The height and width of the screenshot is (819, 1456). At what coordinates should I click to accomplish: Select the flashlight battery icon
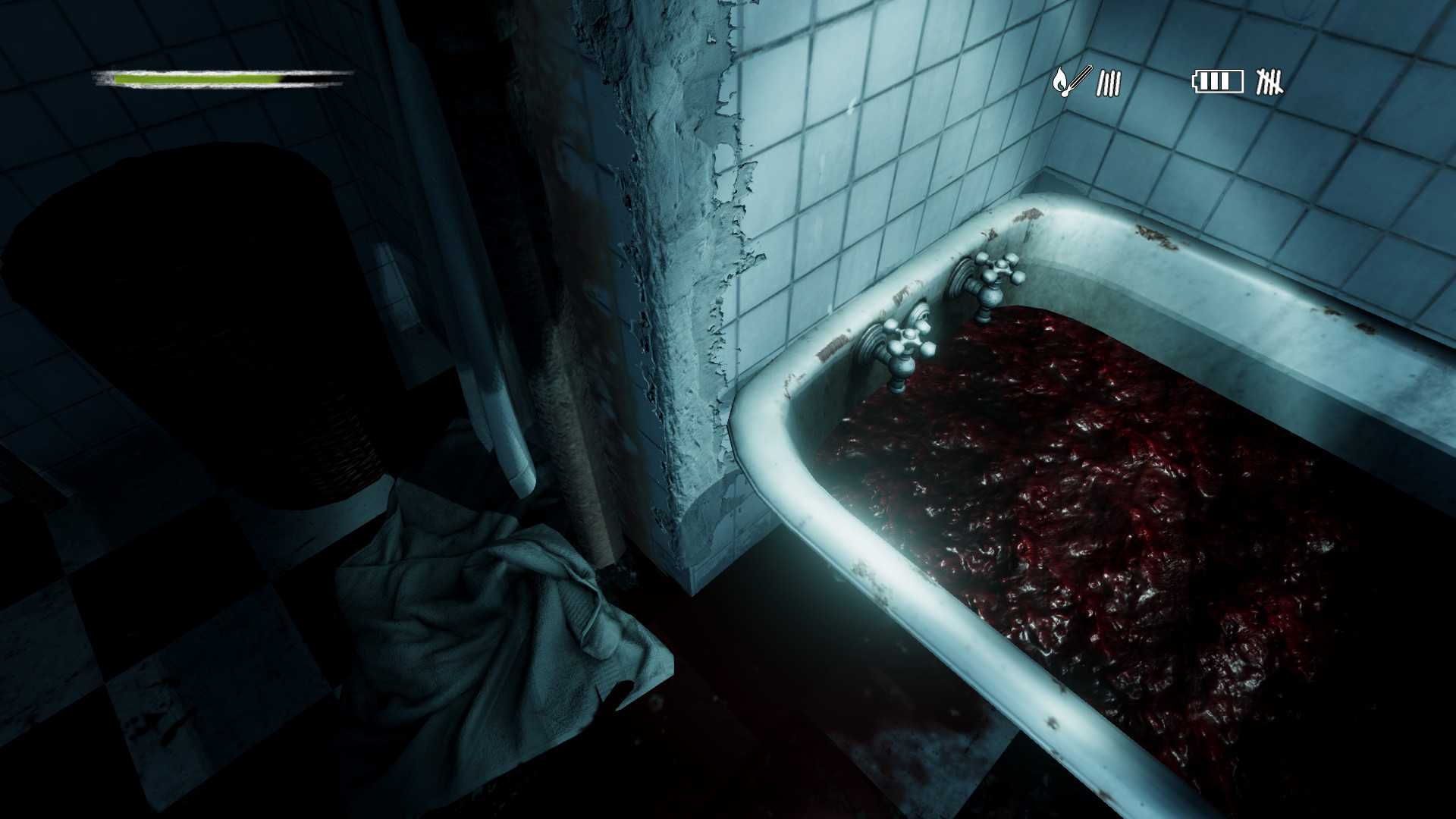1218,81
